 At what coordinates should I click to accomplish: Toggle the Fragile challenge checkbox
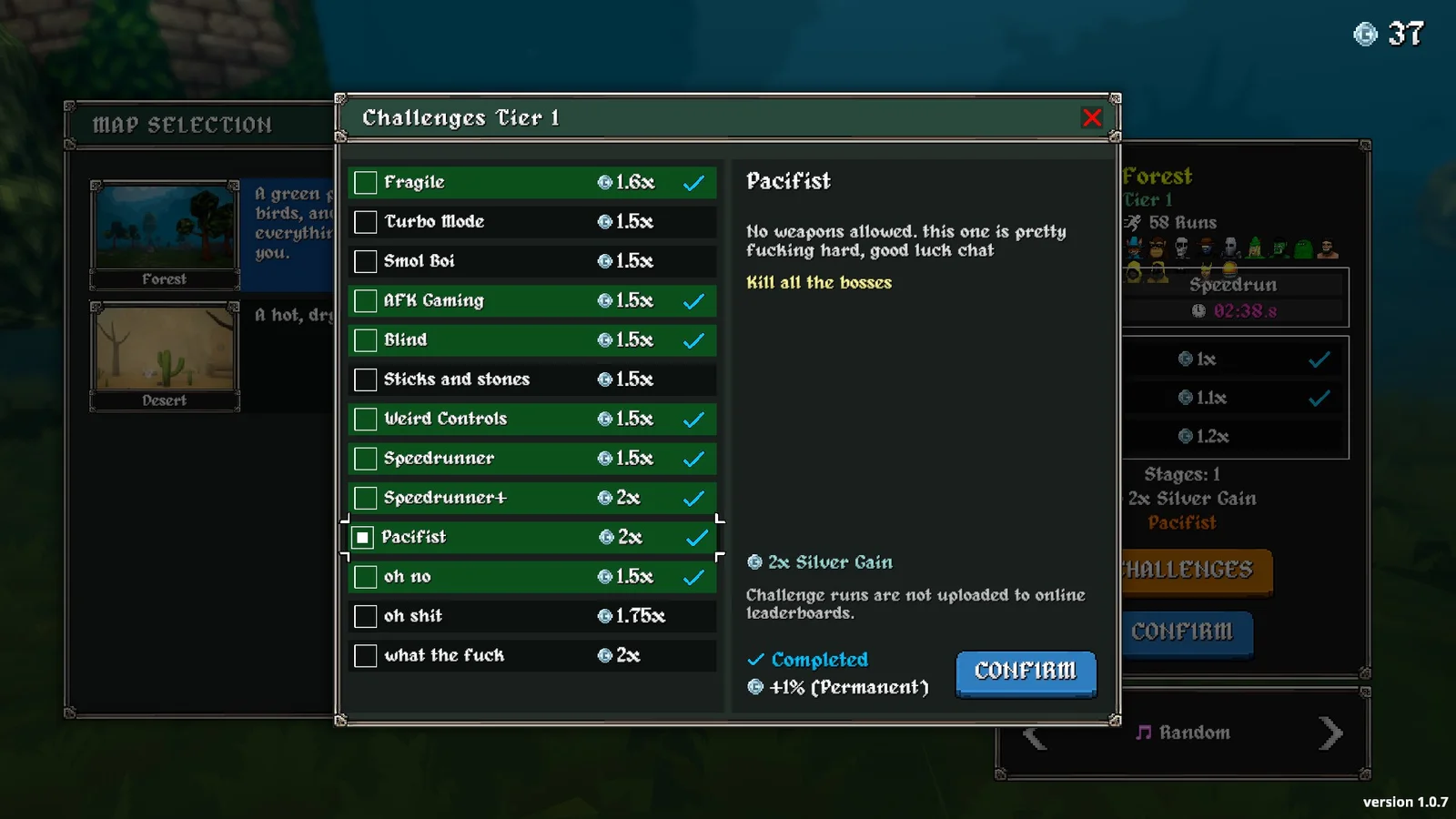[x=366, y=183]
